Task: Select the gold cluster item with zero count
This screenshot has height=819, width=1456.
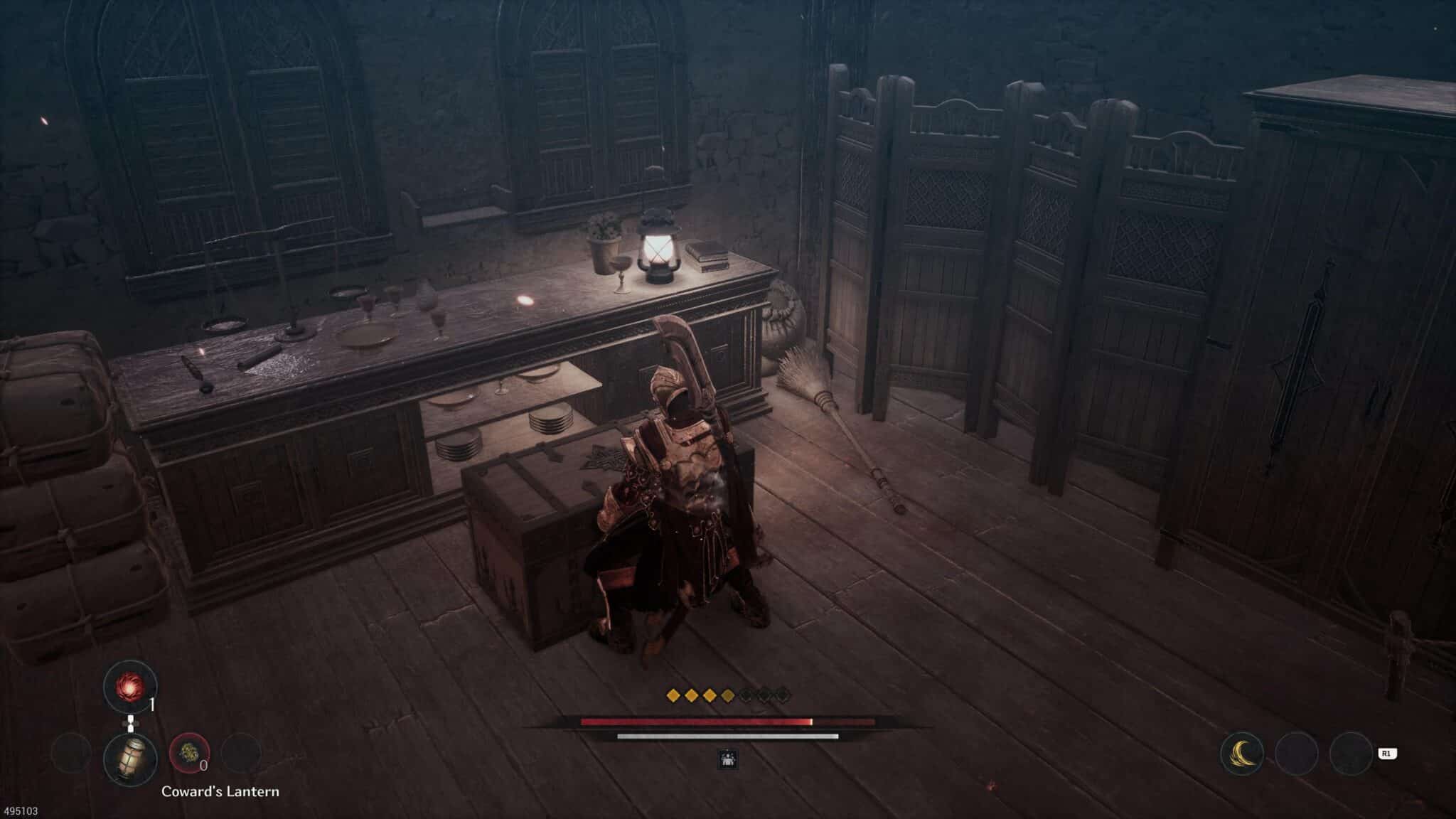Action: coord(189,754)
